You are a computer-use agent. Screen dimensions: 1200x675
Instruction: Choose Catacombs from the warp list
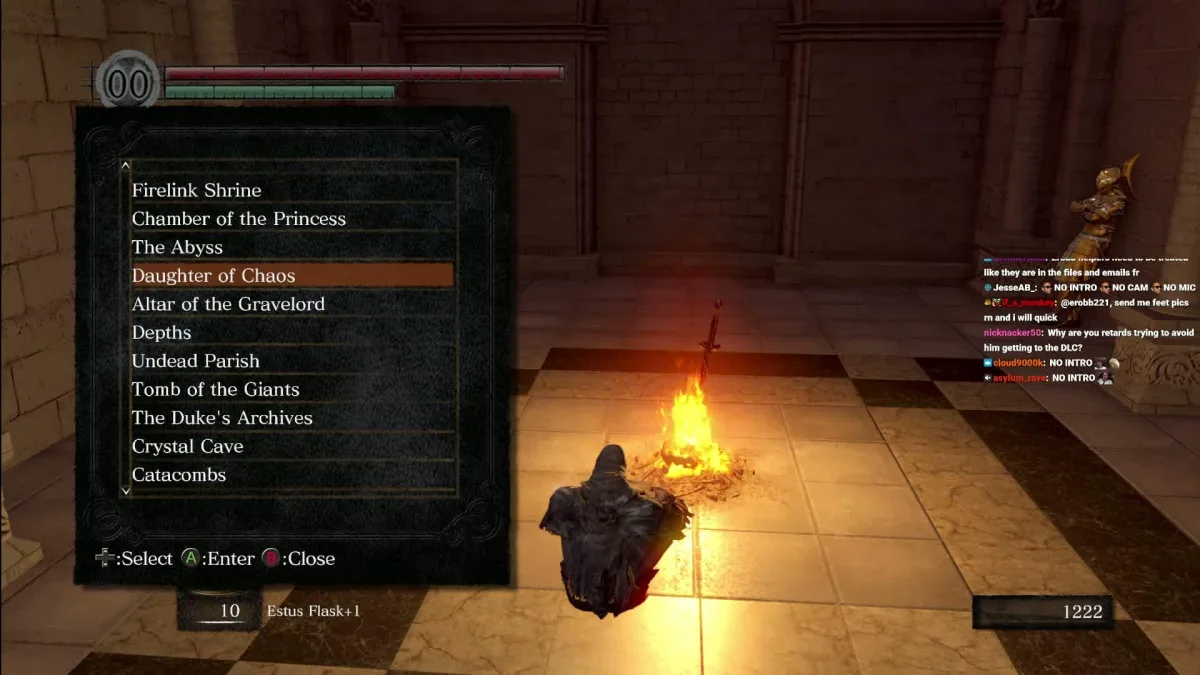tap(179, 475)
